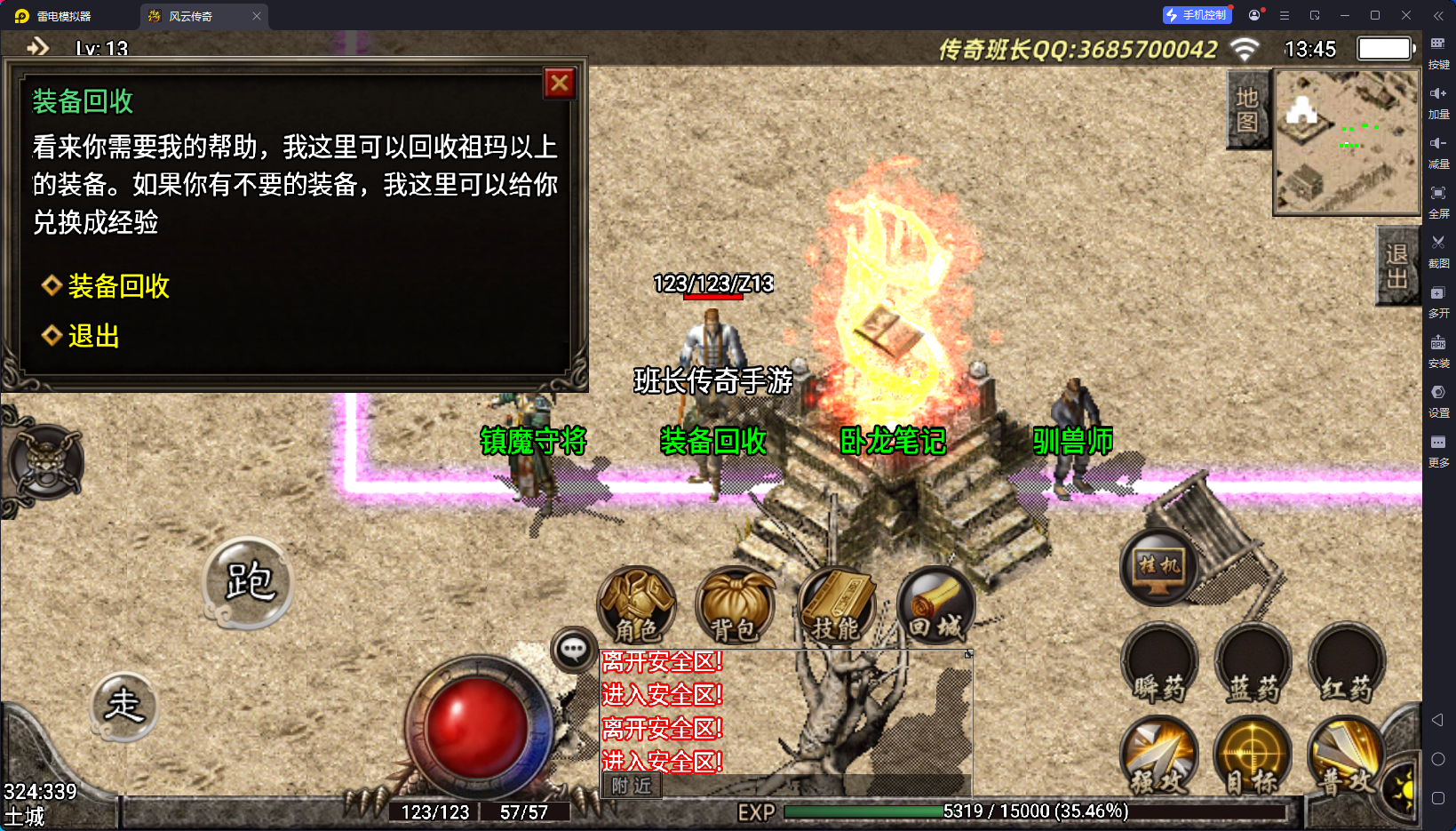The height and width of the screenshot is (831, 1456).
Task: Click the minimap in the corner
Action: (x=1346, y=142)
